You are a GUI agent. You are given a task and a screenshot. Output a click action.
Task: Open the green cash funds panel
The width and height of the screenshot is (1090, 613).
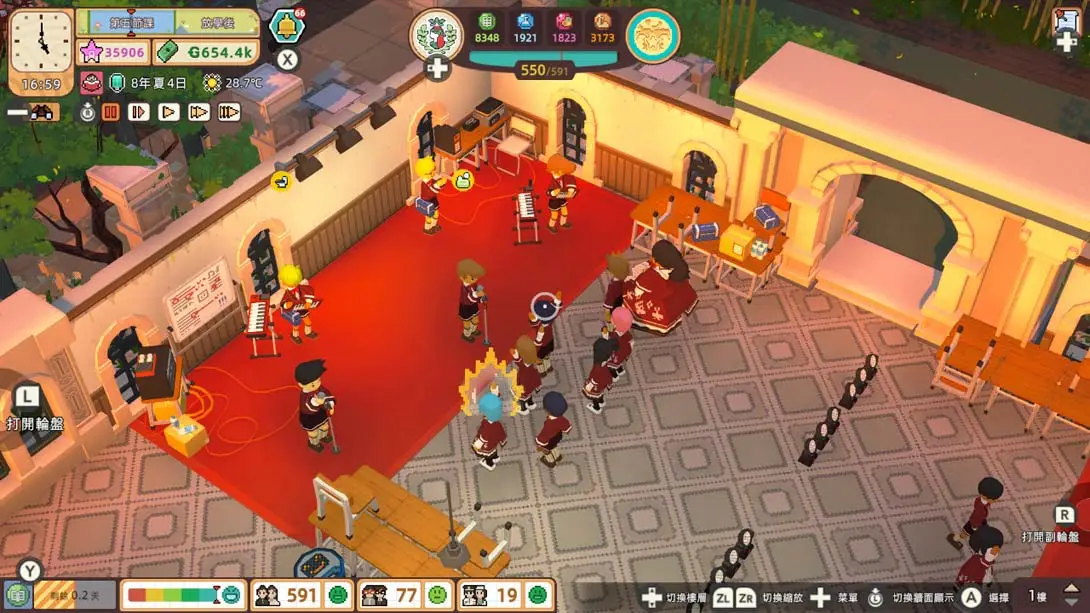(207, 52)
